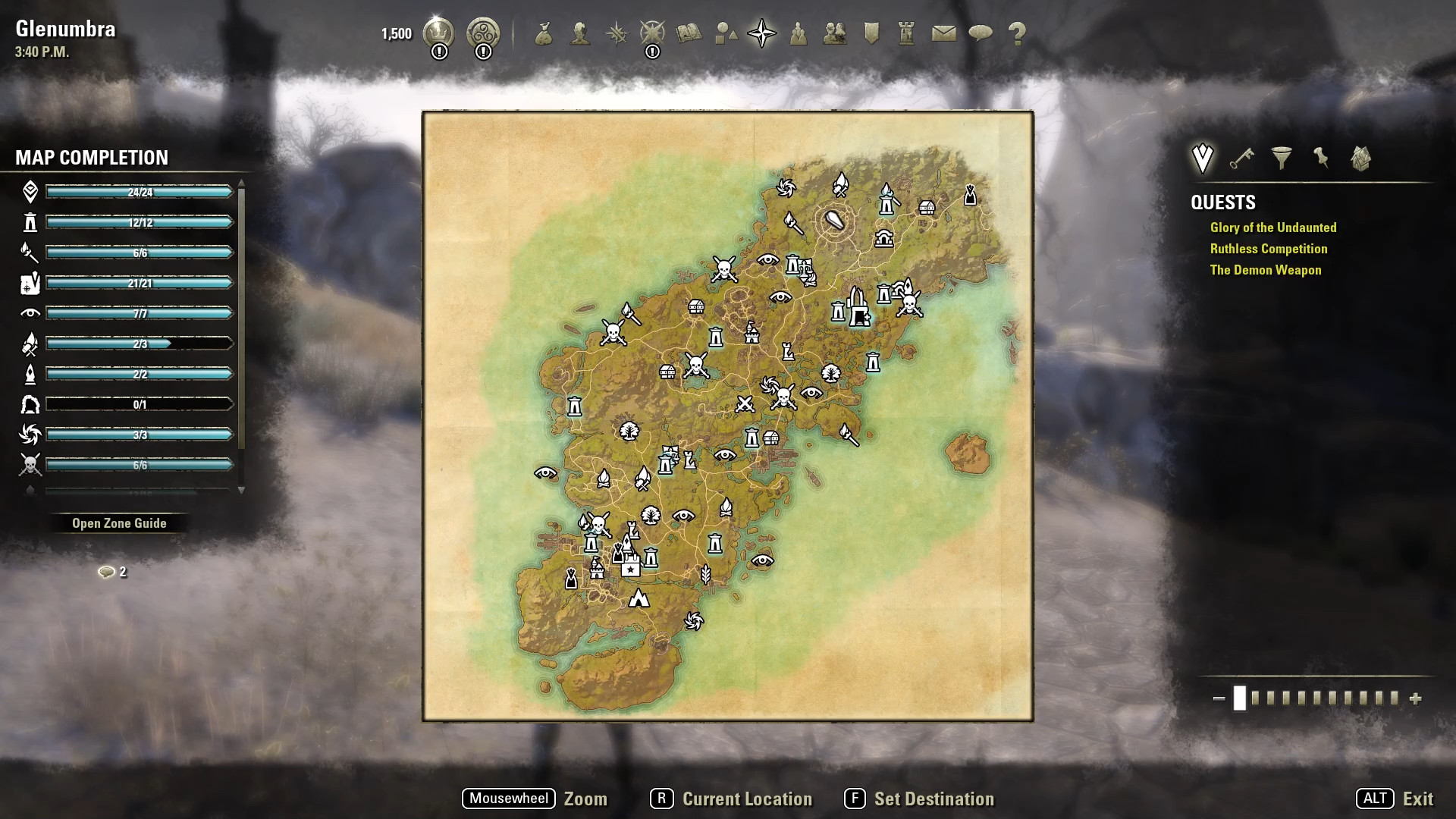1456x819 pixels.
Task: Choose the Ruthless Competition quest
Action: 1269,249
